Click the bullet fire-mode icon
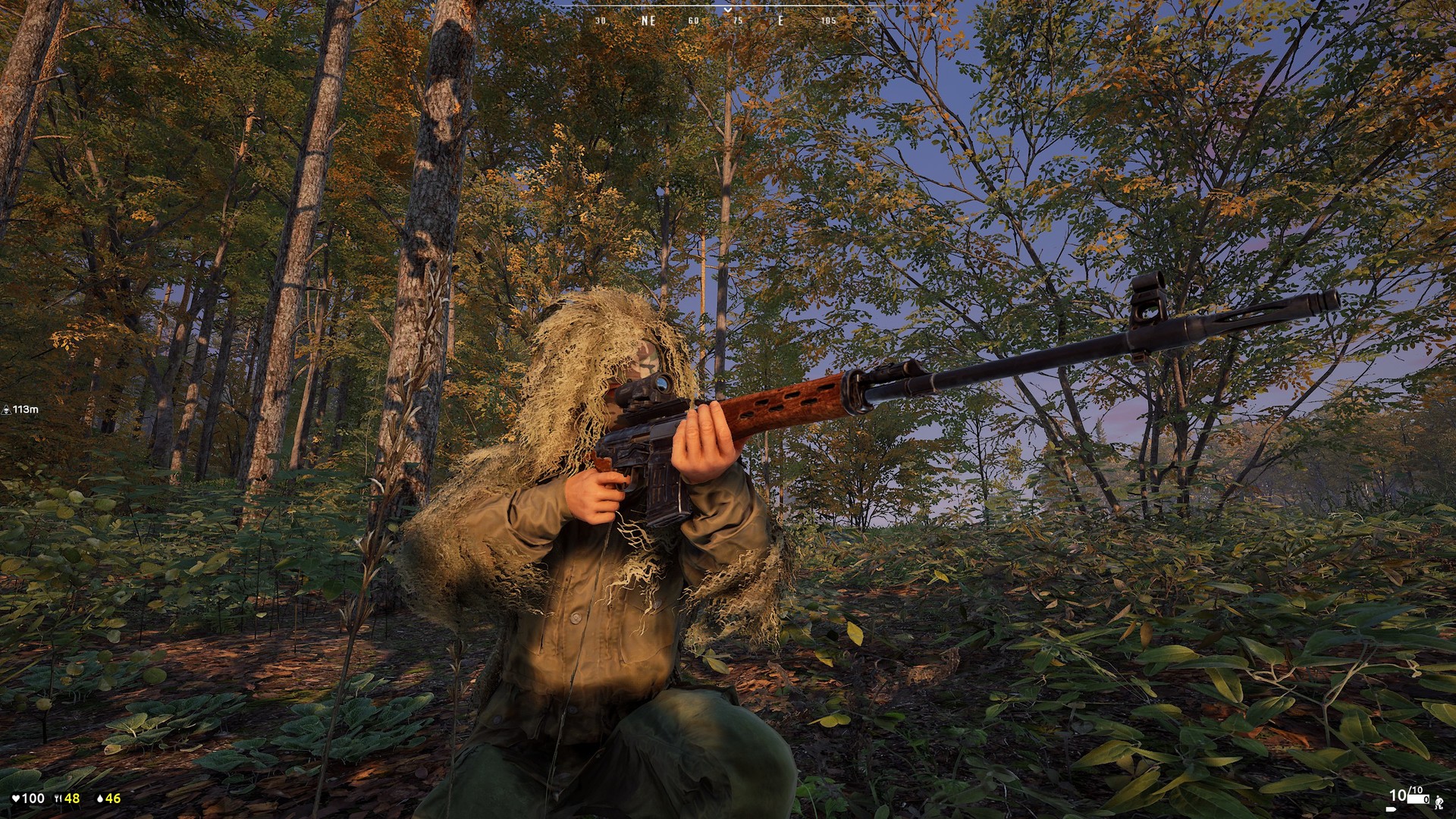 point(1391,809)
